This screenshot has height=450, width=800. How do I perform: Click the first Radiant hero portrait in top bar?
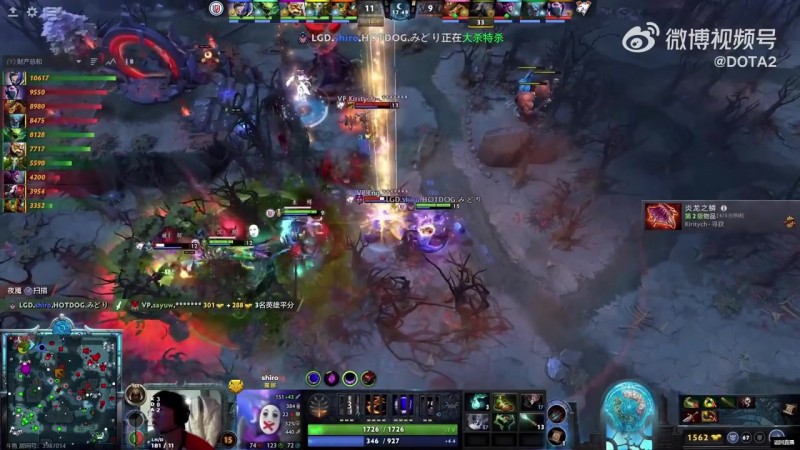point(239,9)
